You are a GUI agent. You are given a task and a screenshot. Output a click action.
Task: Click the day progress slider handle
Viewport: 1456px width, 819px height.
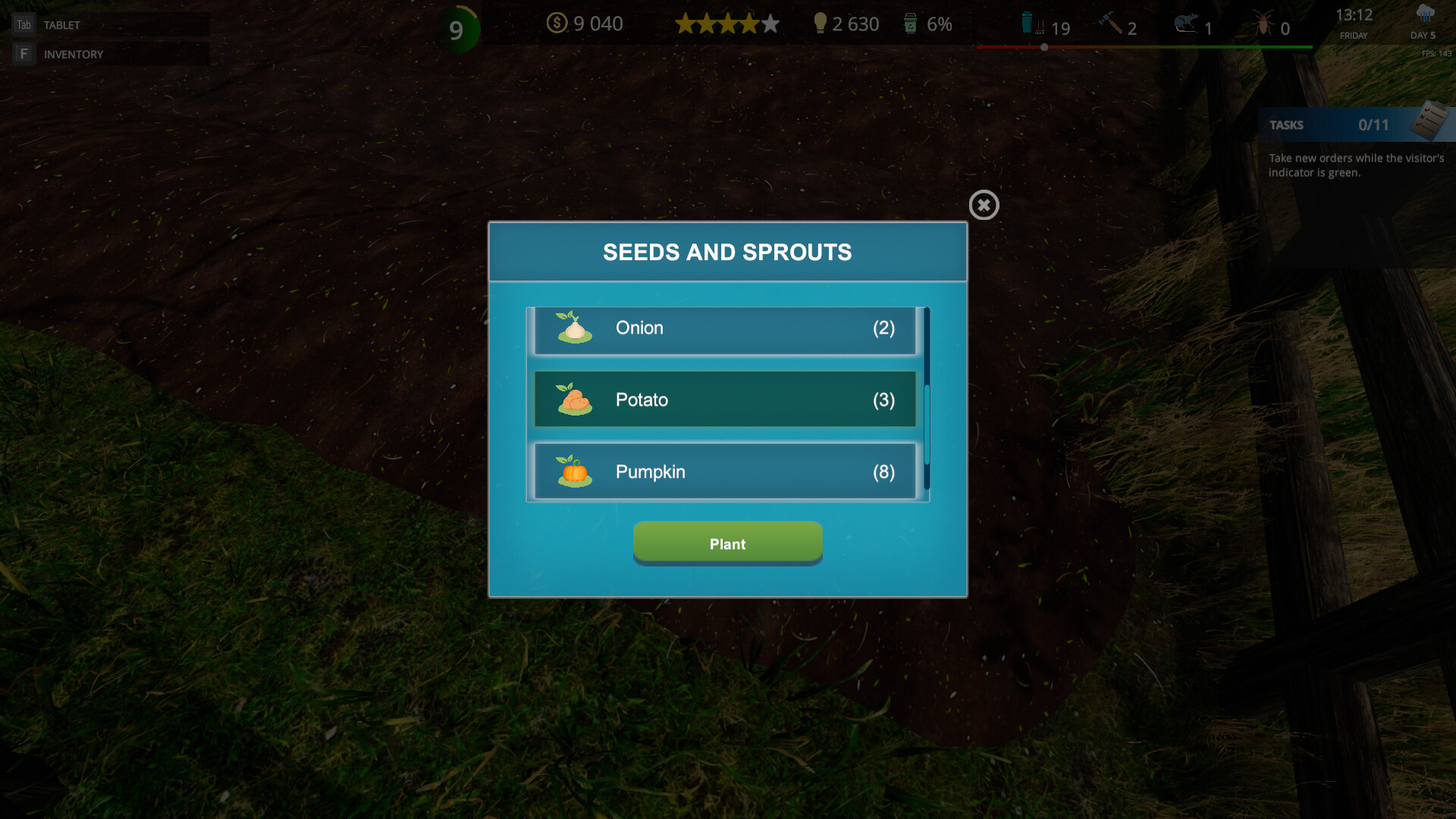(x=1044, y=46)
